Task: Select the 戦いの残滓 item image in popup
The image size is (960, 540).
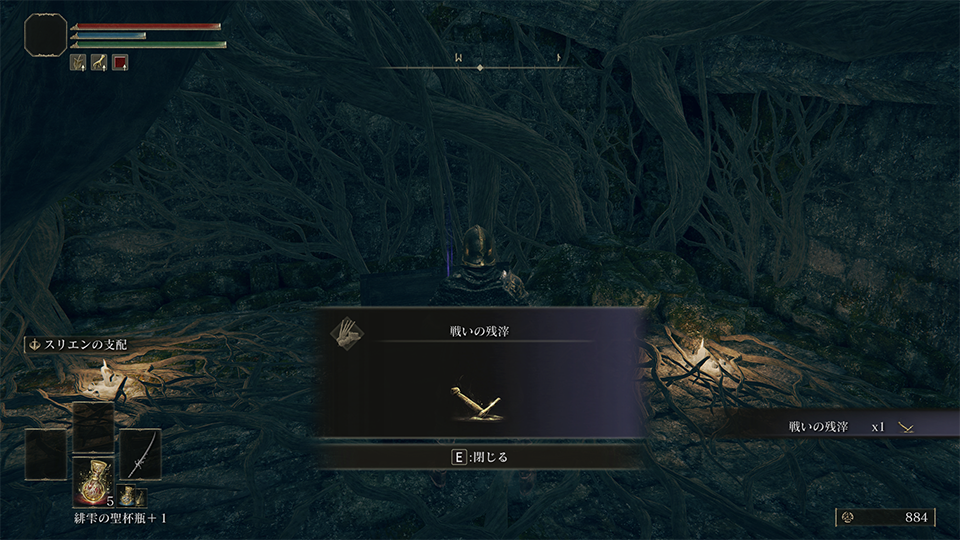Action: [479, 400]
